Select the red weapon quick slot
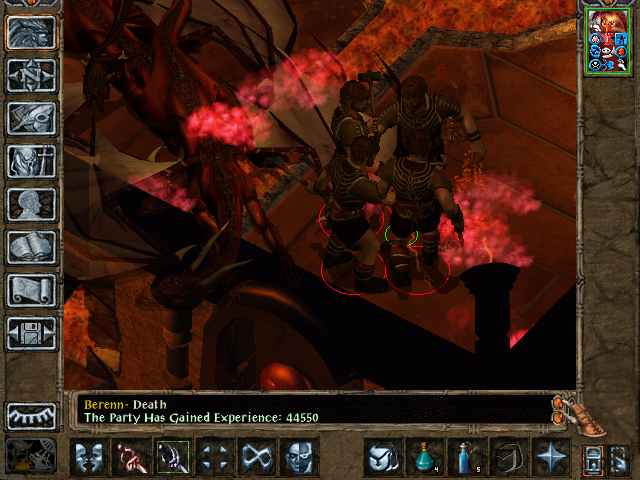The image size is (640, 480). [x=130, y=457]
